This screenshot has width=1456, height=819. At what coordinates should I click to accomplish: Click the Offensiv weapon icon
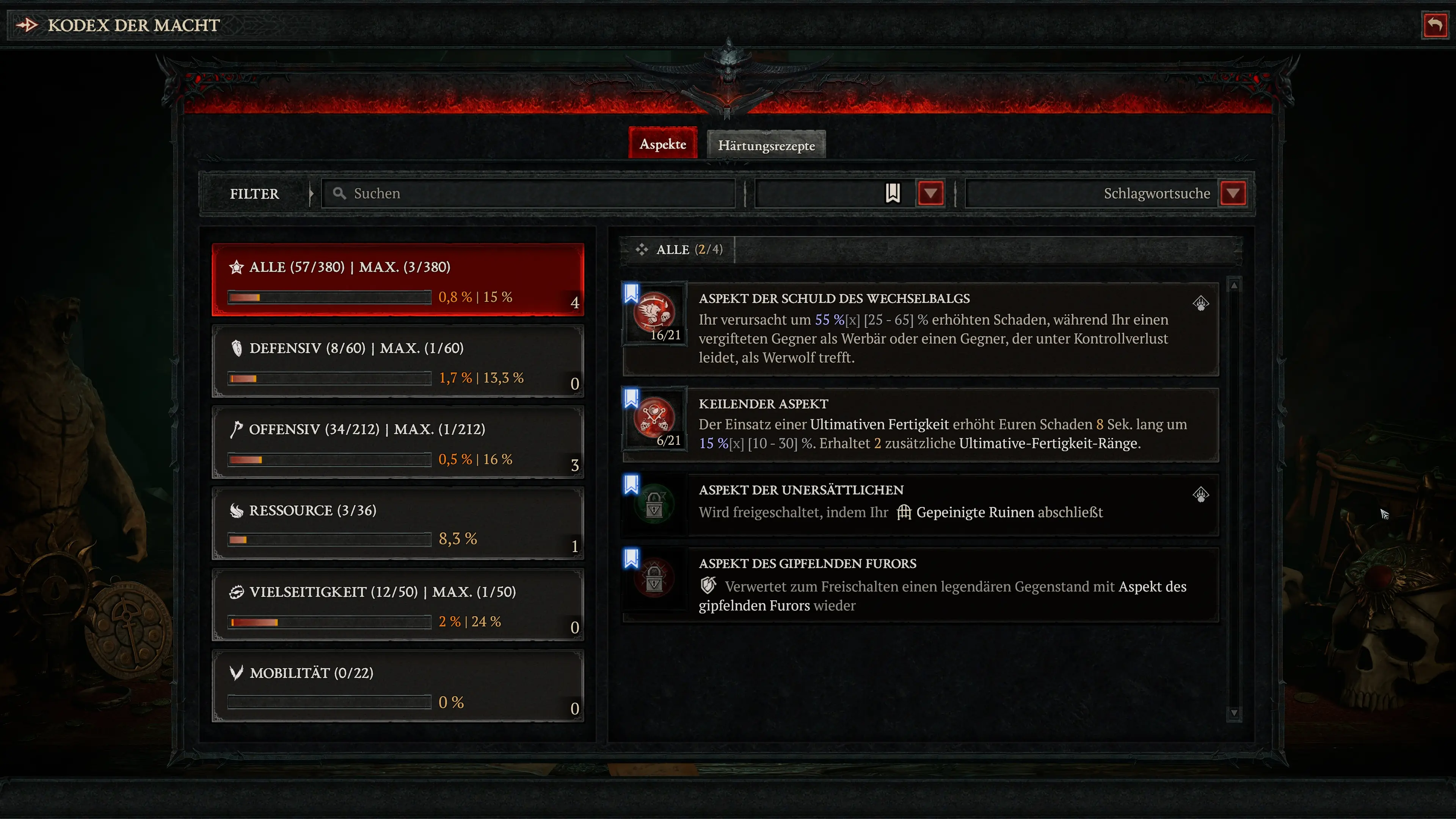[237, 429]
